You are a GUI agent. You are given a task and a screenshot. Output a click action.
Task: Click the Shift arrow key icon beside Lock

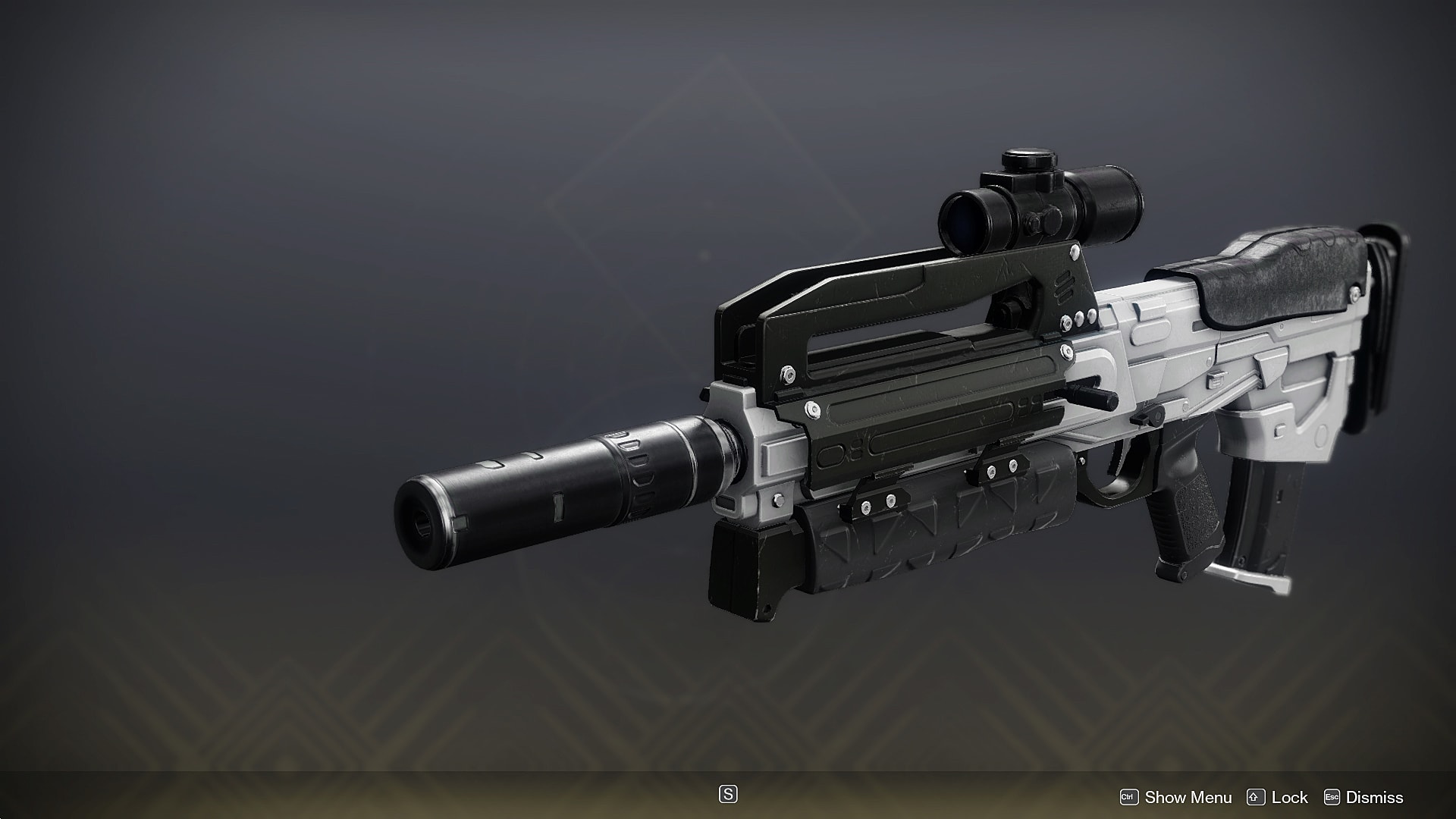1256,797
